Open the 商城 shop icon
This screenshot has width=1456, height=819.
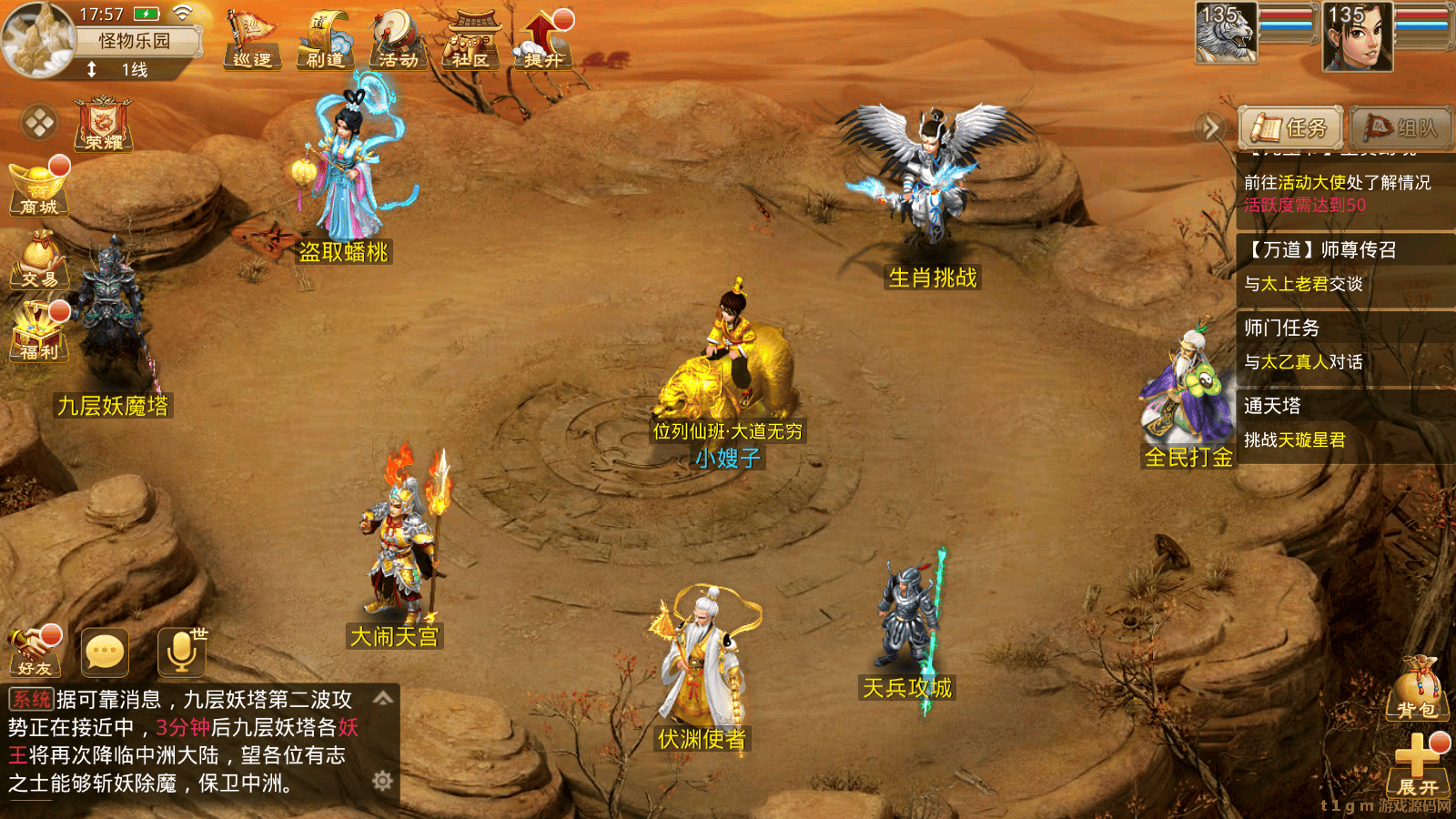pos(38,187)
